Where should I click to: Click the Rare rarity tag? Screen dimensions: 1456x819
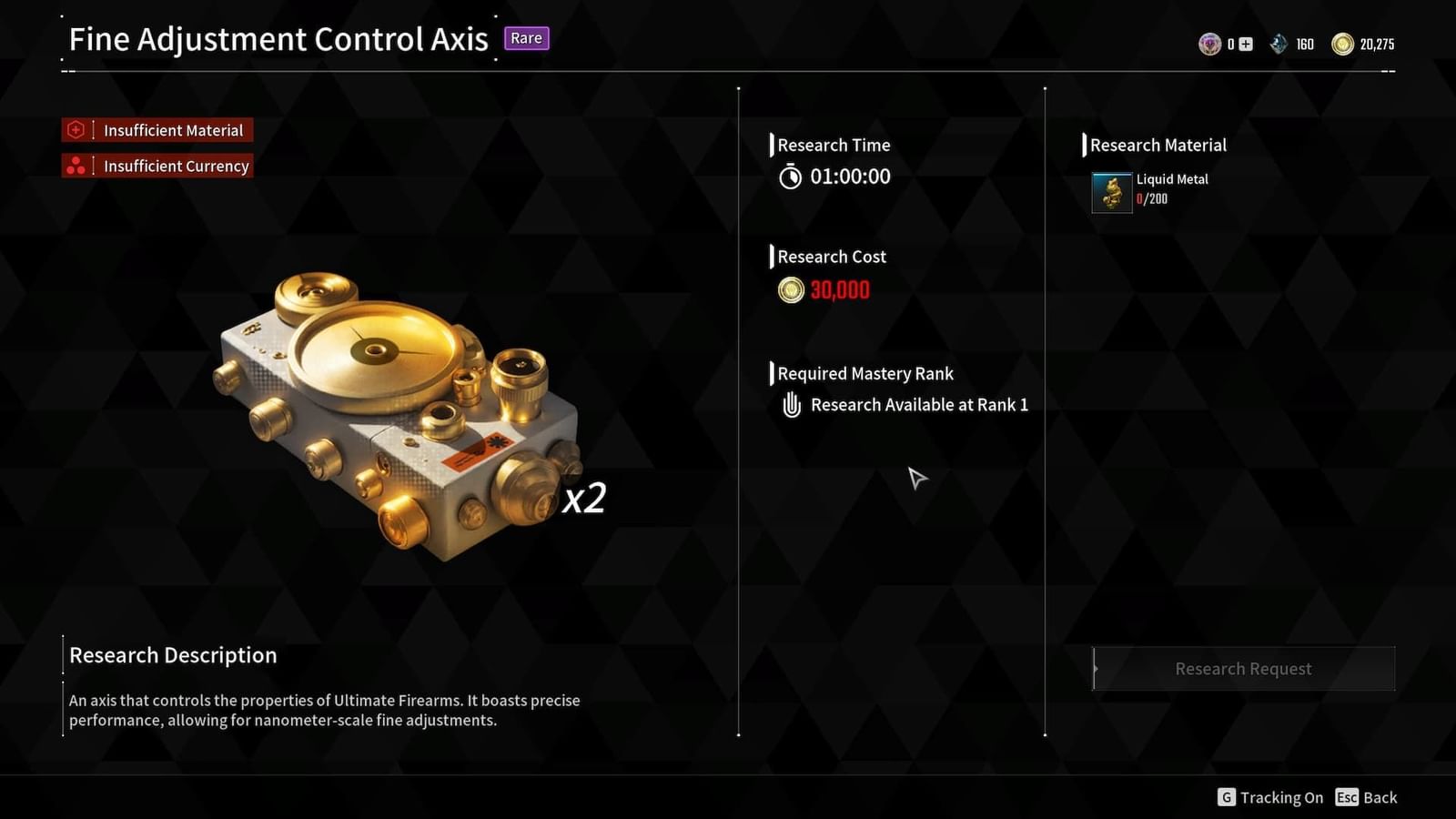tap(526, 38)
